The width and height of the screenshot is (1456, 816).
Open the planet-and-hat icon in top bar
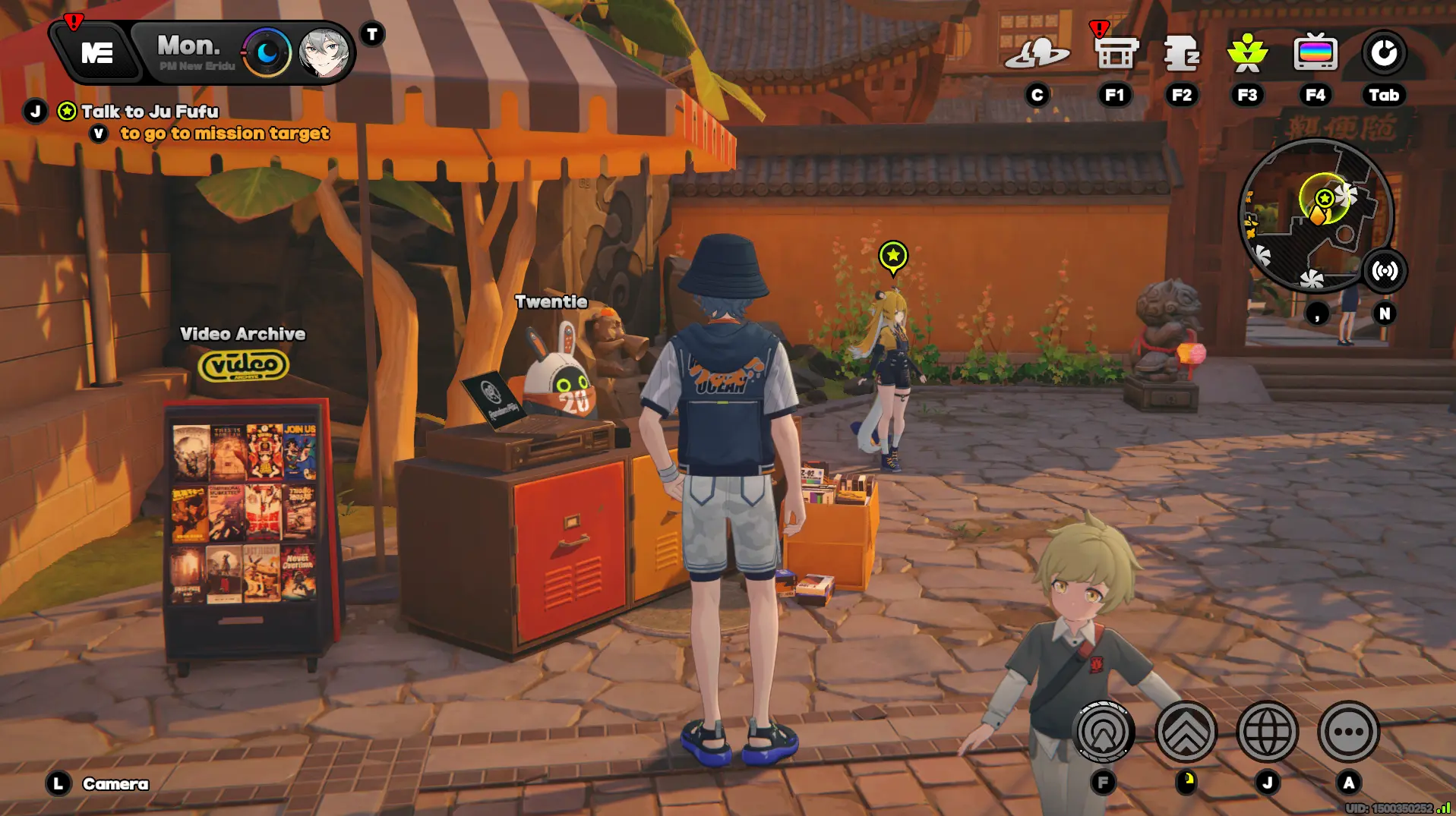[1037, 53]
